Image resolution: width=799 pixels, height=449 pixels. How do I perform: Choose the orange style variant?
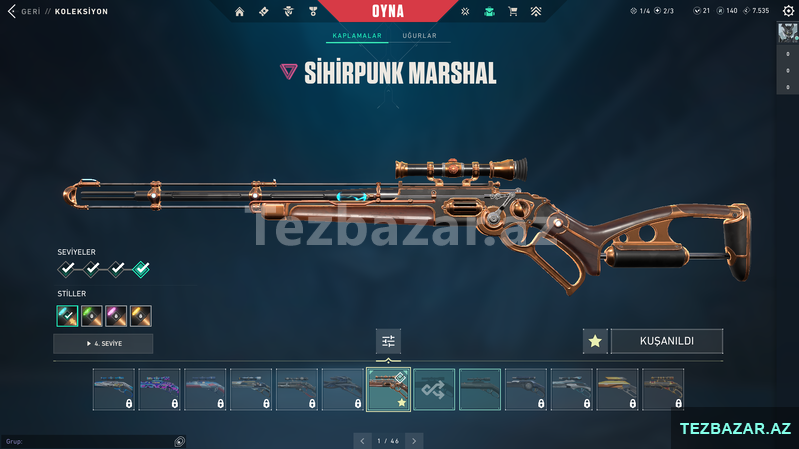pyautogui.click(x=141, y=316)
